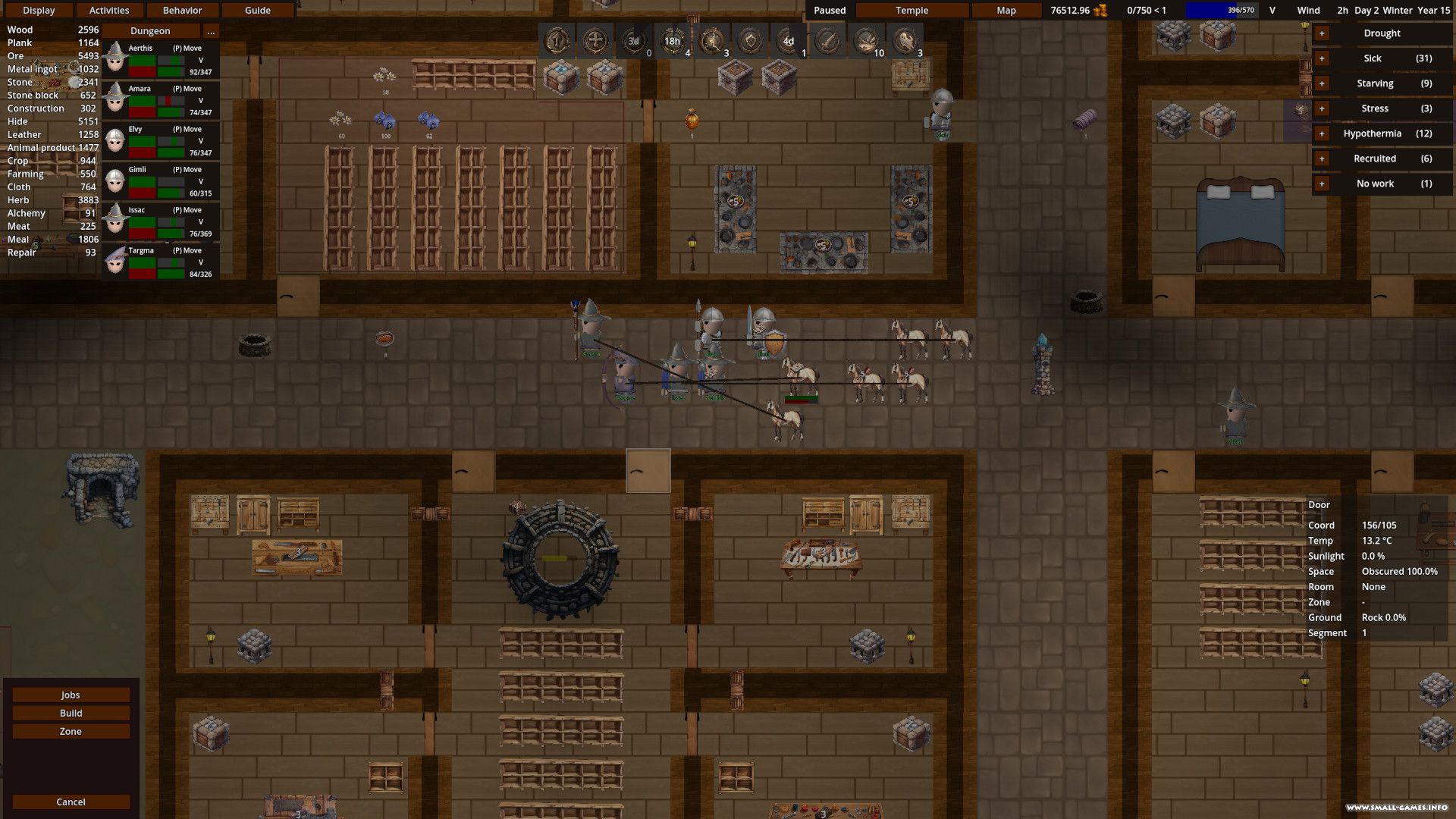Click the Dungeon party button
Image resolution: width=1456 pixels, height=819 pixels.
150,31
